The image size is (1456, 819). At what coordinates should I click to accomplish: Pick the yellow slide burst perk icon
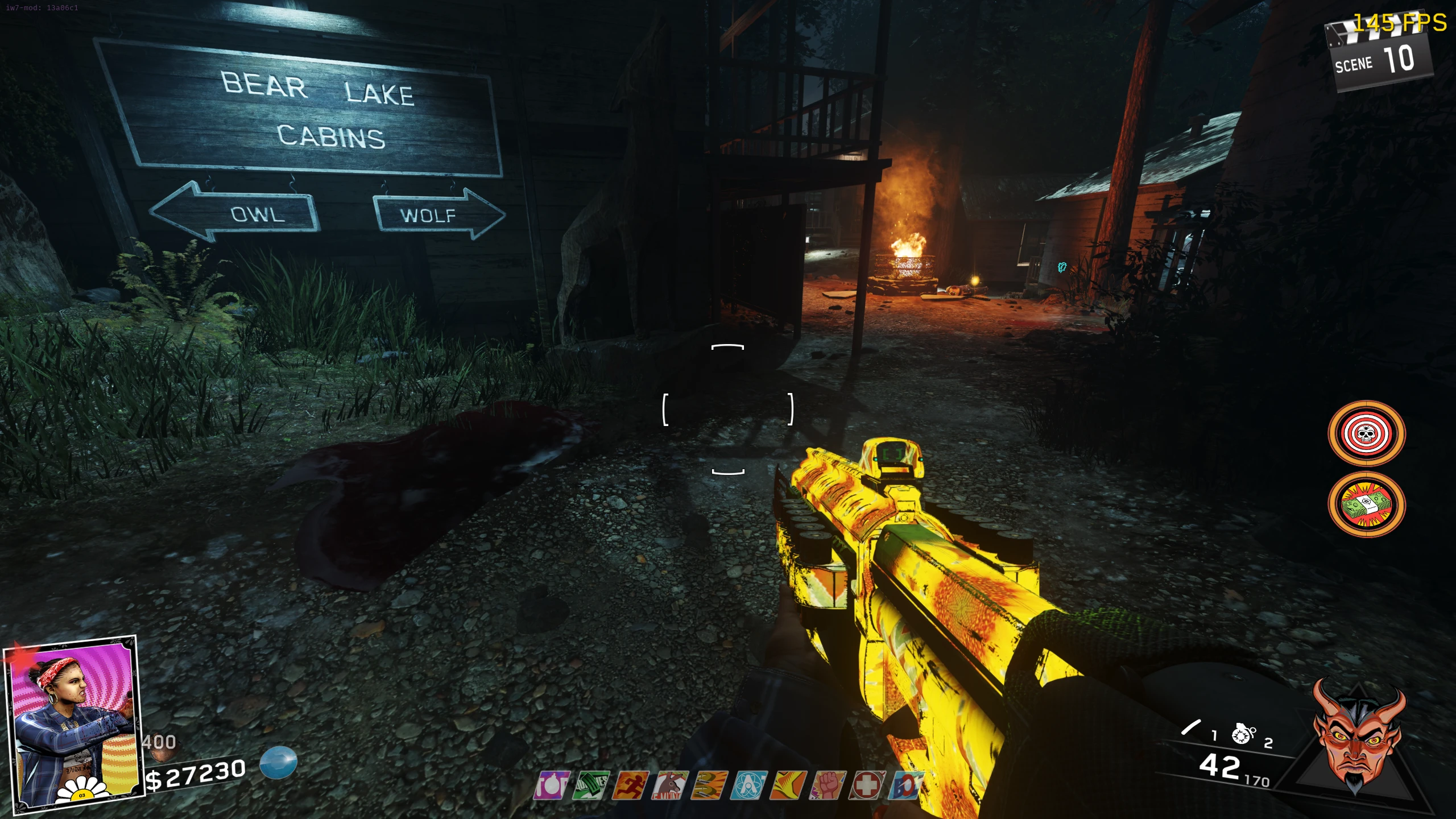pyautogui.click(x=788, y=785)
